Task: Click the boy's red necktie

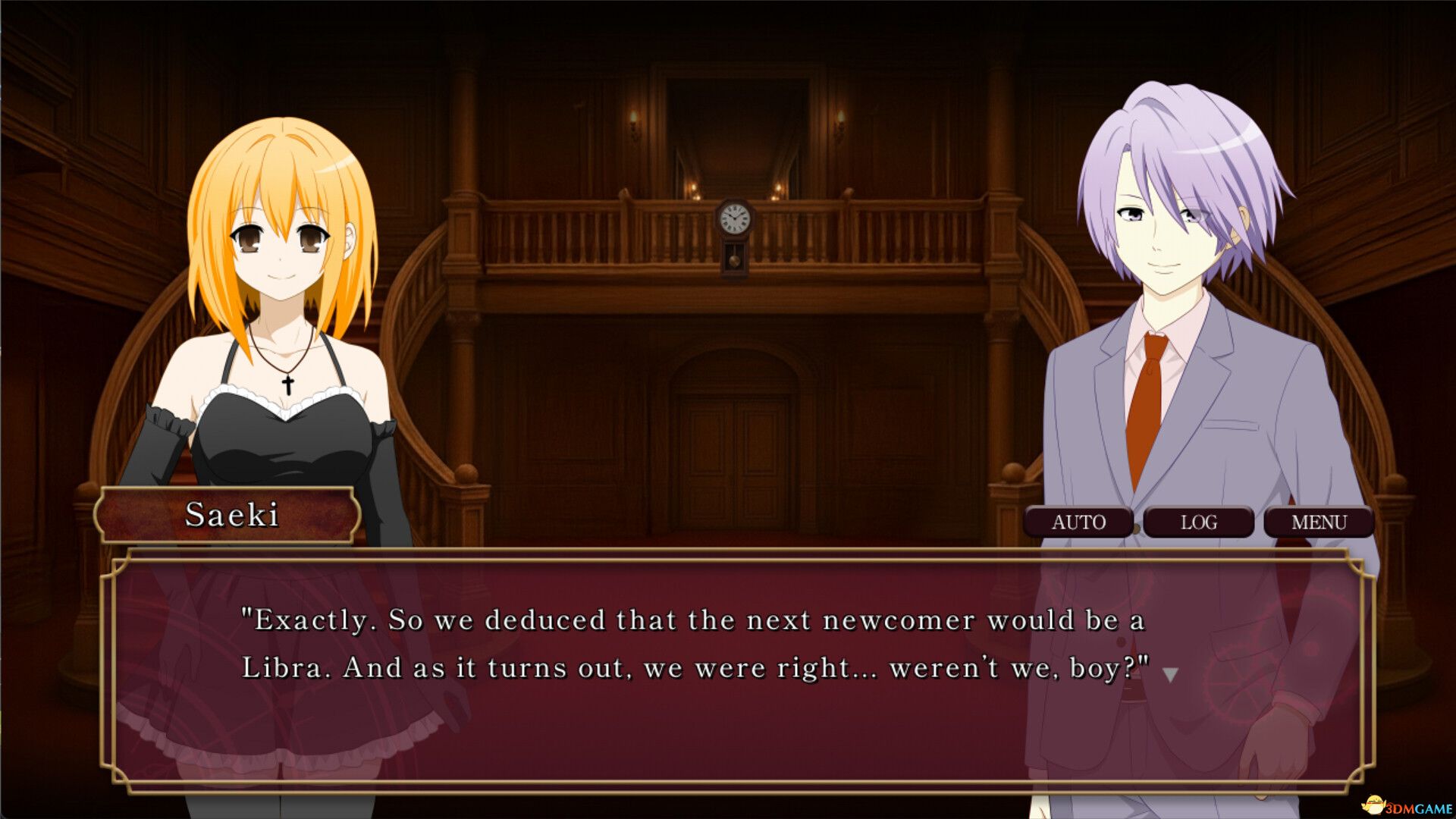Action: click(x=1145, y=409)
